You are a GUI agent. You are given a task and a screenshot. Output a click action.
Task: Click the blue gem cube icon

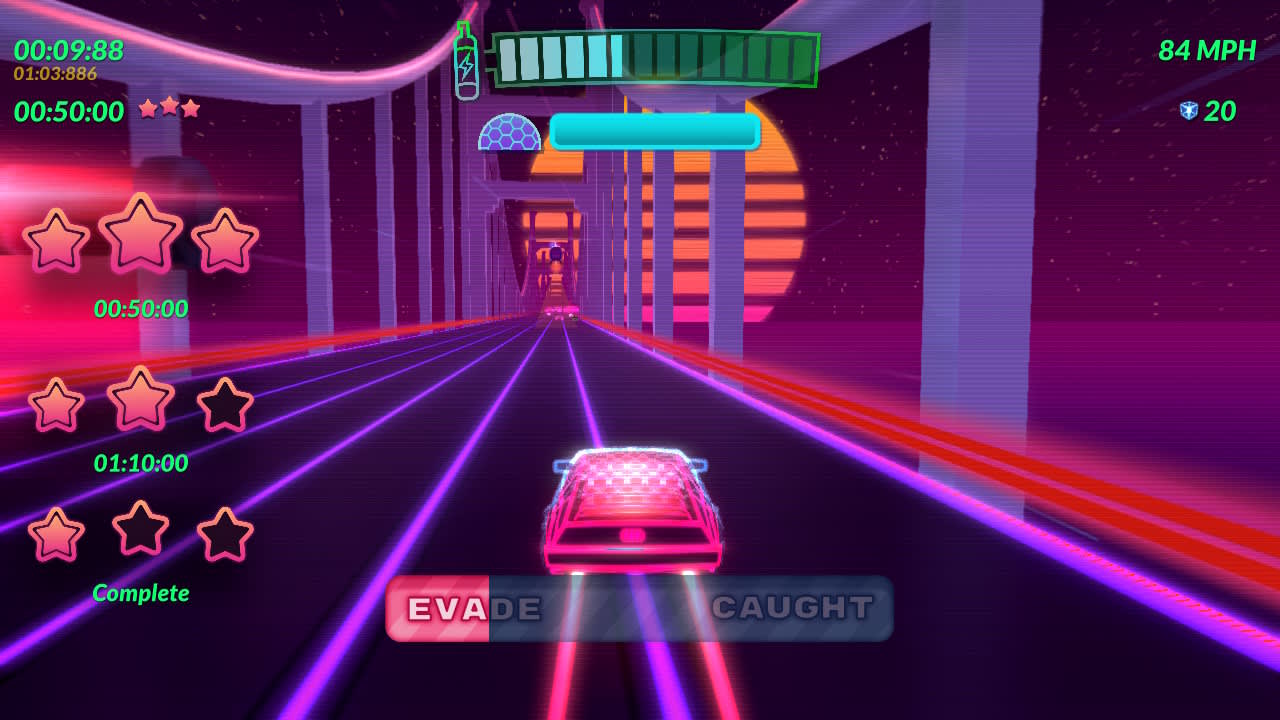pyautogui.click(x=1190, y=110)
